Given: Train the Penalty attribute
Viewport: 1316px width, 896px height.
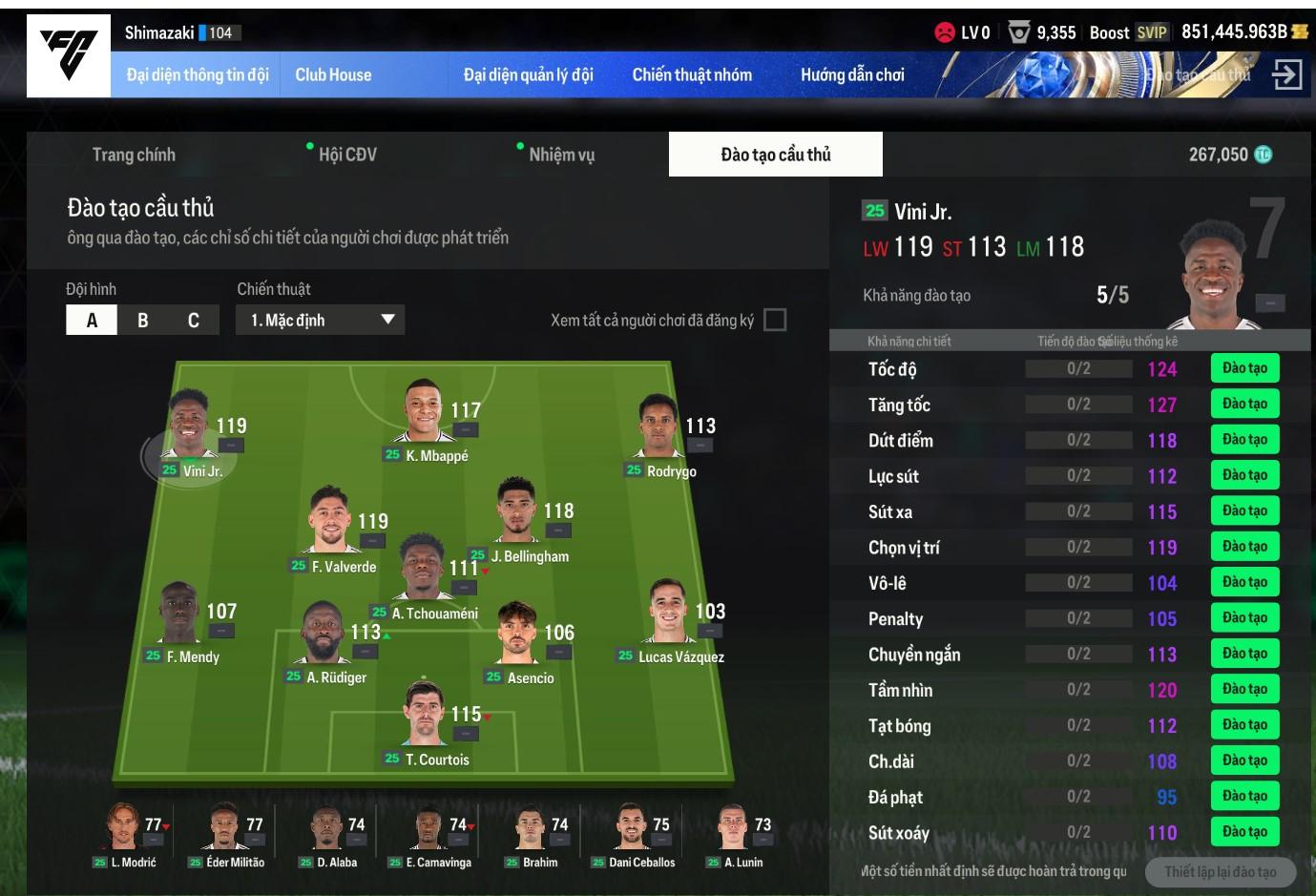Looking at the screenshot, I should coord(1244,617).
